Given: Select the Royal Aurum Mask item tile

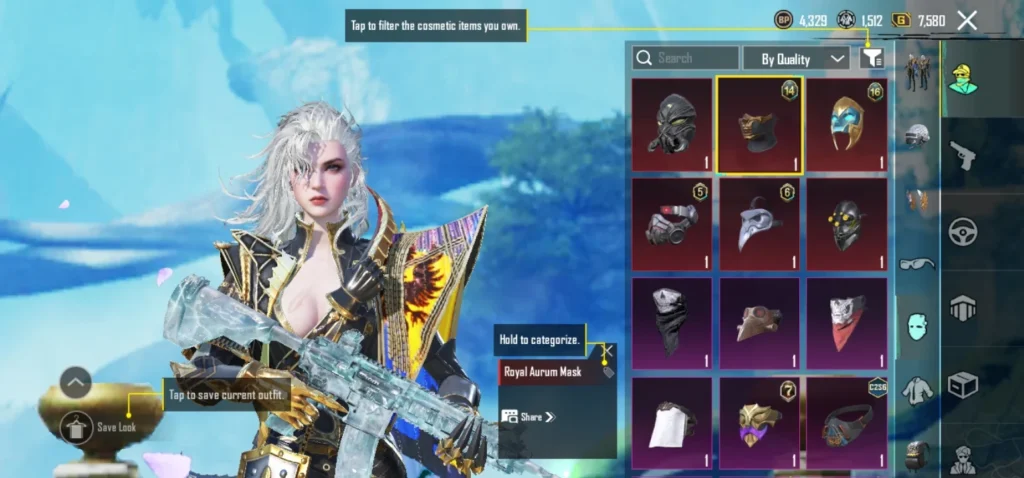Looking at the screenshot, I should pyautogui.click(x=759, y=124).
